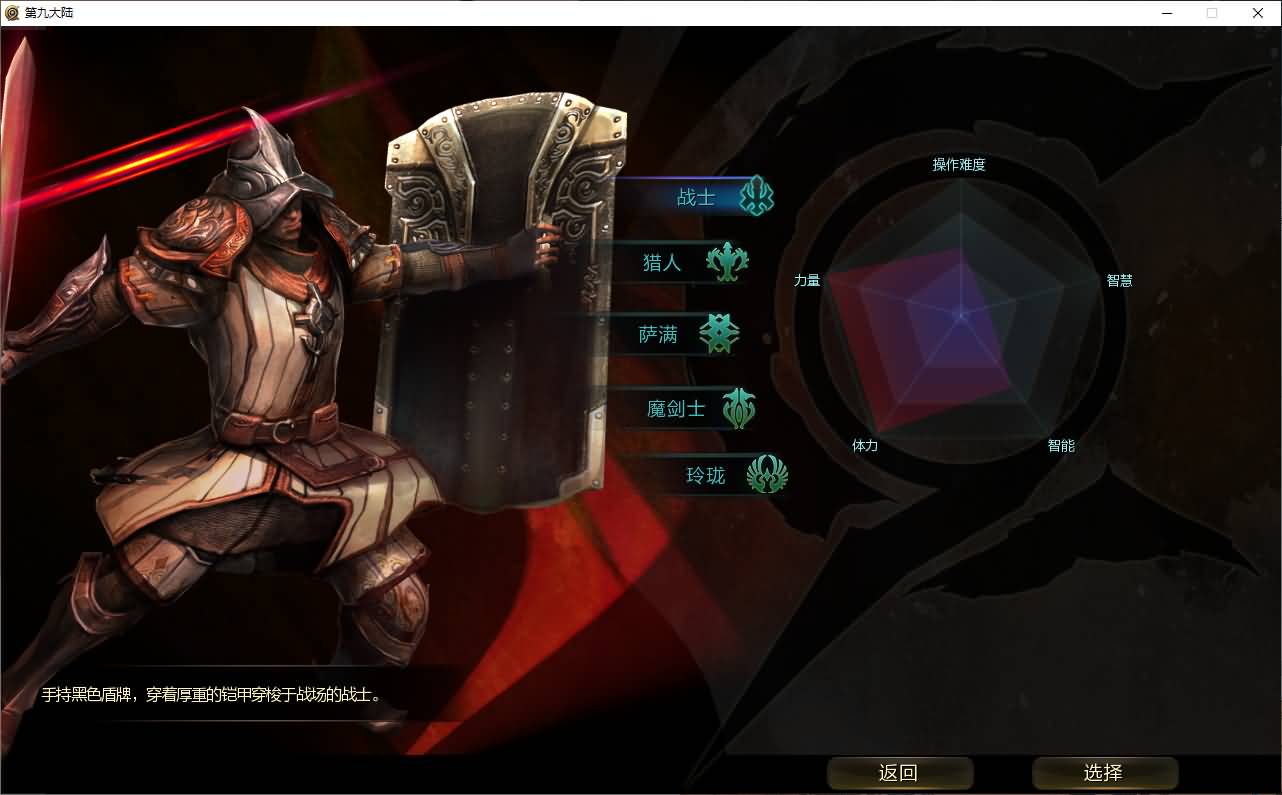Close the game window
The image size is (1282, 795).
[x=1258, y=13]
